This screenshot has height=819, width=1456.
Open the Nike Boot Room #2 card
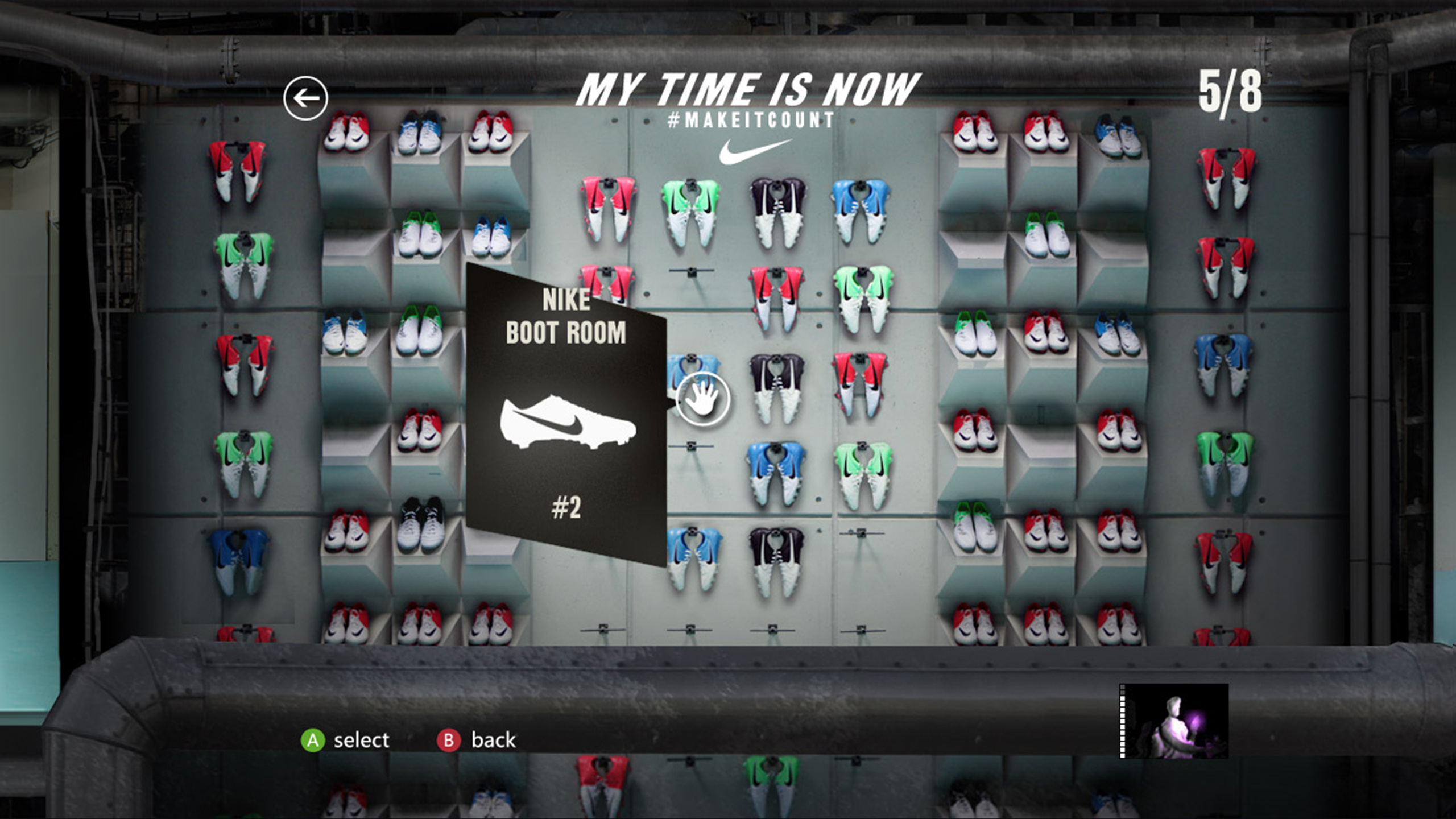click(565, 415)
